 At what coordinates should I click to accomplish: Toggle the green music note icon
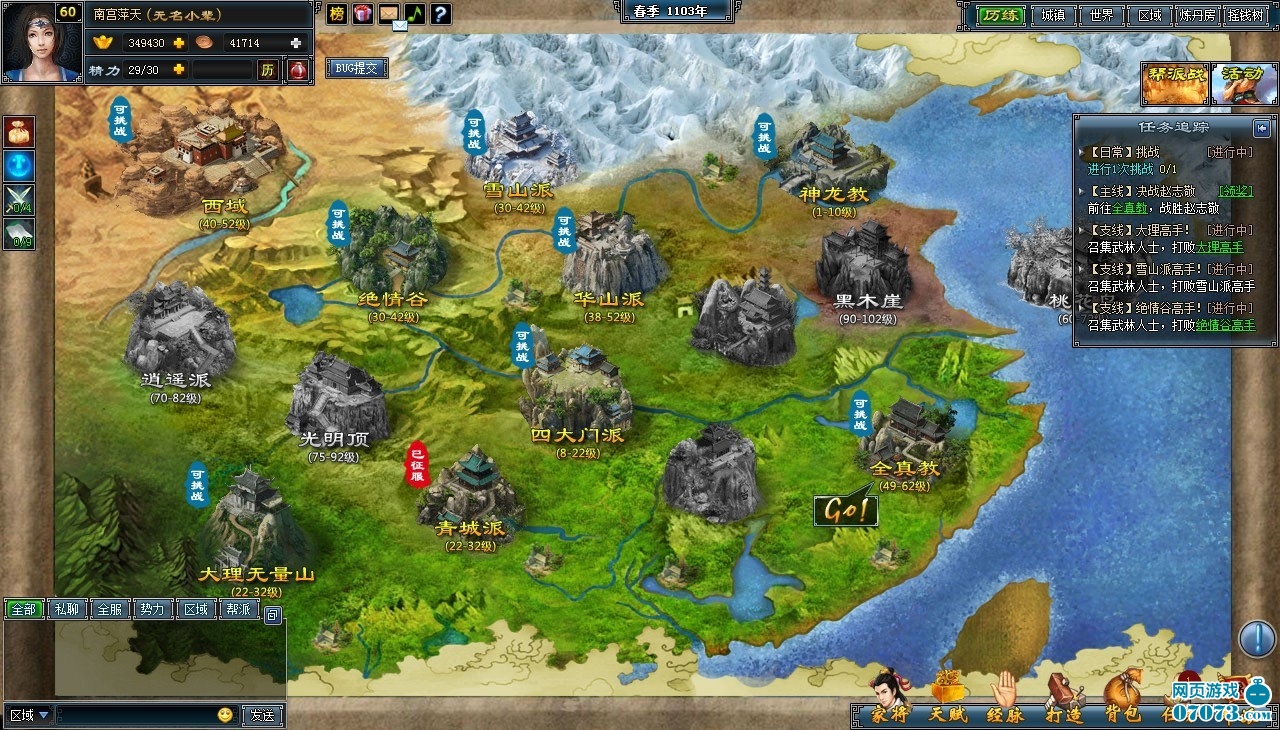coord(414,14)
